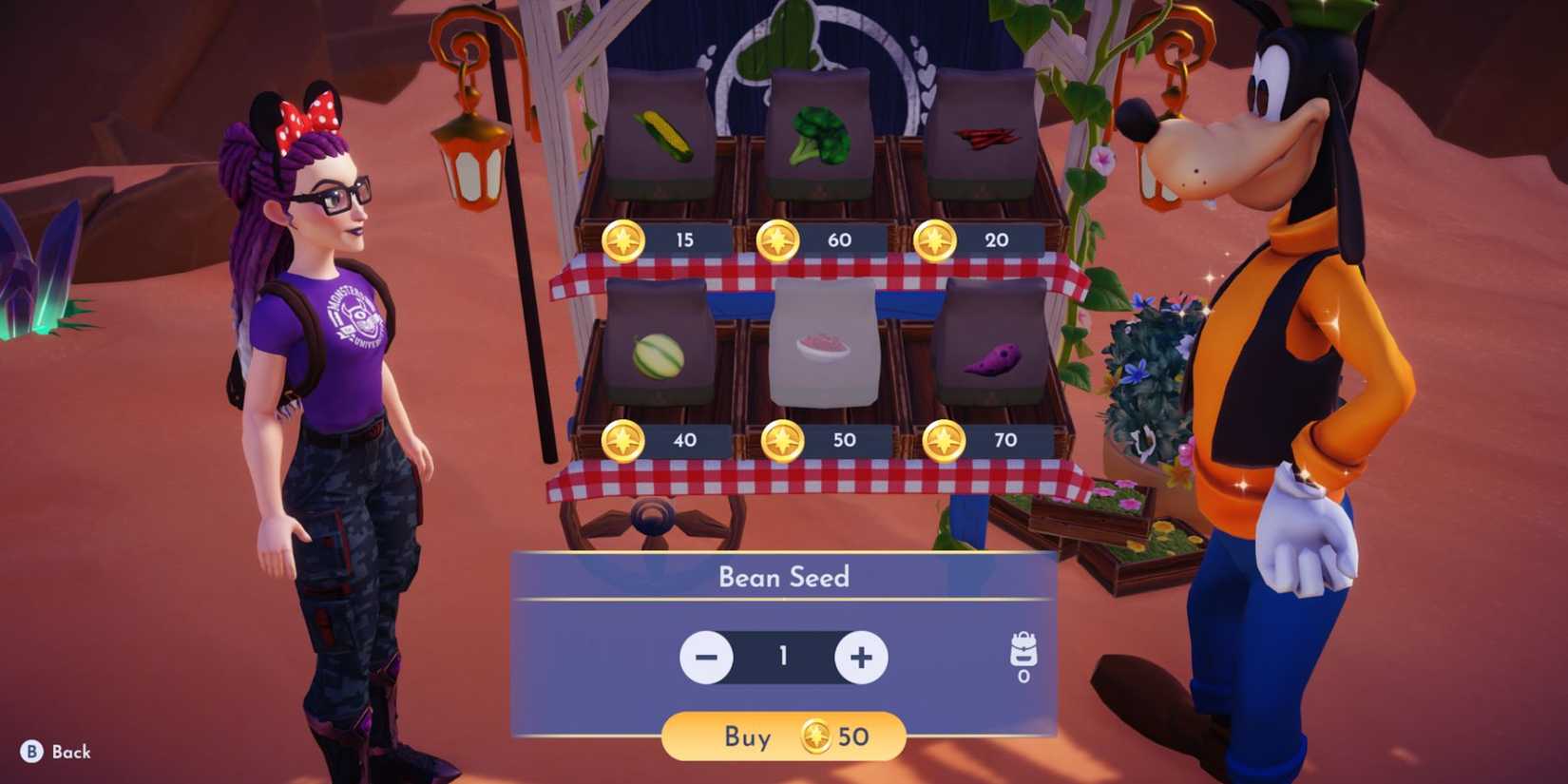Click the coin icon next to 70
The width and height of the screenshot is (1568, 784).
click(944, 439)
